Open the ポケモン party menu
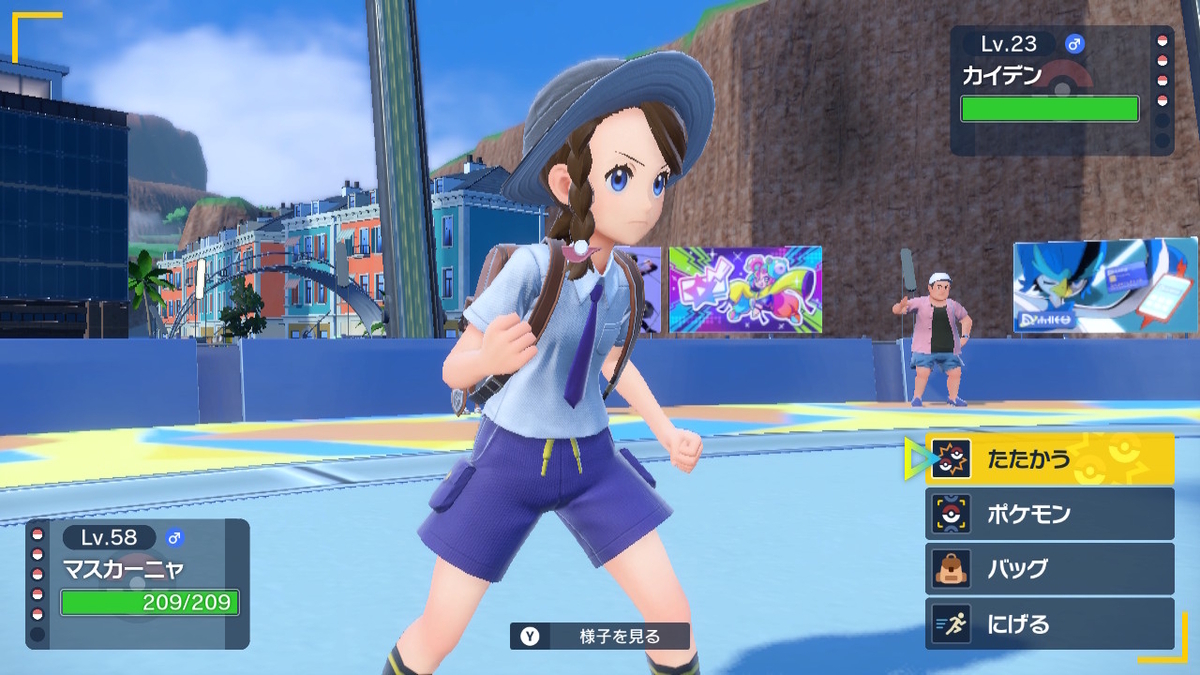Image resolution: width=1200 pixels, height=675 pixels. [x=1049, y=514]
